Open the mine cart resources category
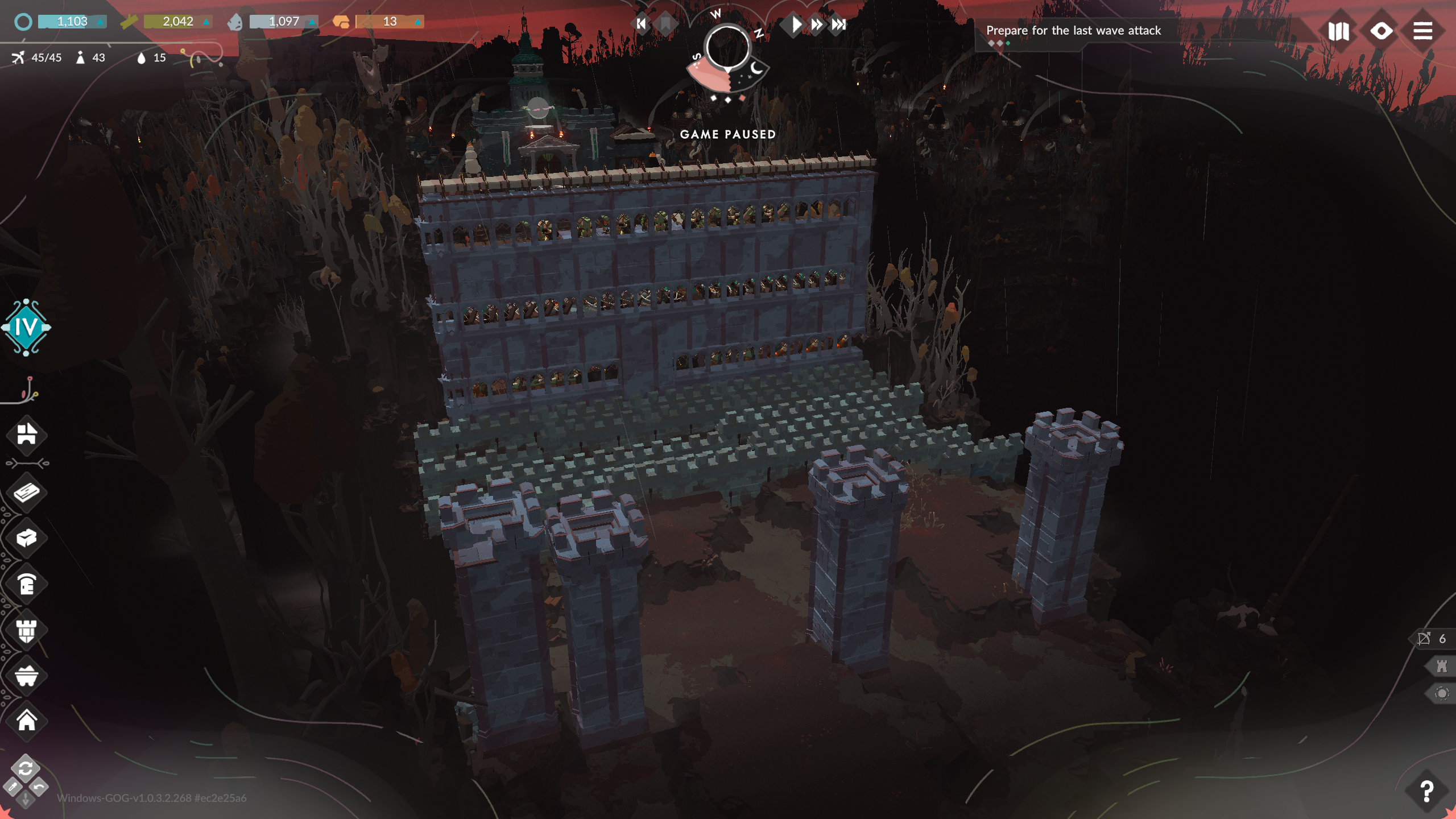Viewport: 1456px width, 819px height. (x=27, y=676)
